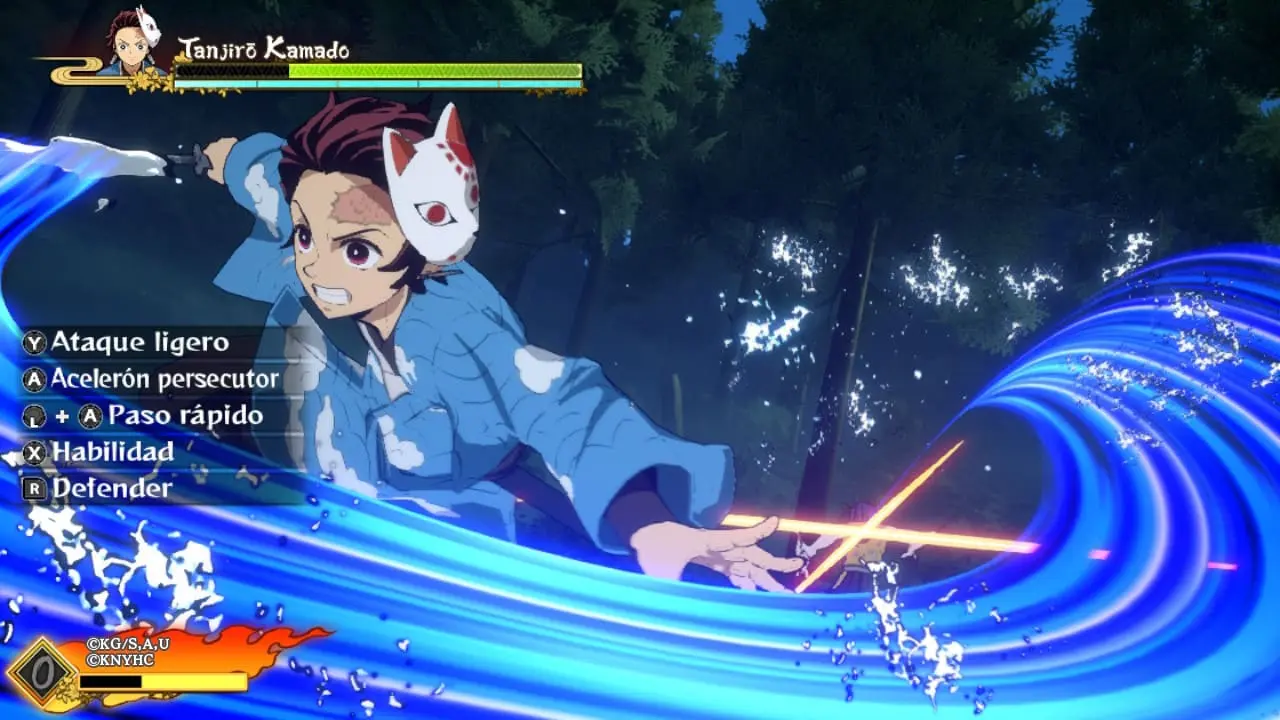Click the Acelerón persecutor command text
The width and height of the screenshot is (1280, 720).
point(166,380)
